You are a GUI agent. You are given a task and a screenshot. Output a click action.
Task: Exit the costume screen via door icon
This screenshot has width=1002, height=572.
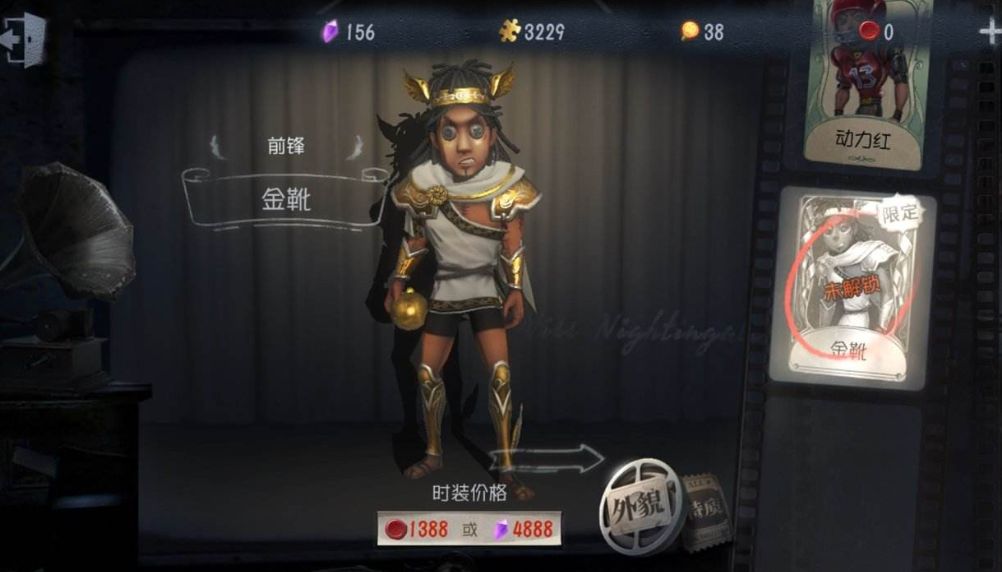(25, 40)
